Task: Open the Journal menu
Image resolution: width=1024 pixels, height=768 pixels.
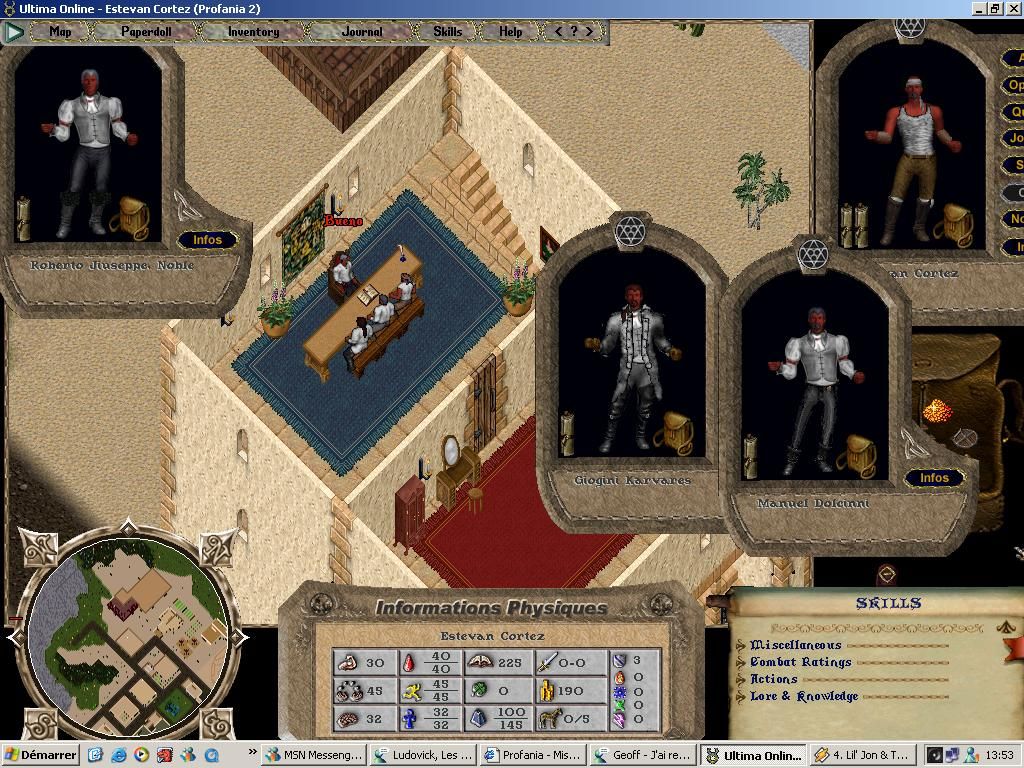Action: pyautogui.click(x=362, y=31)
